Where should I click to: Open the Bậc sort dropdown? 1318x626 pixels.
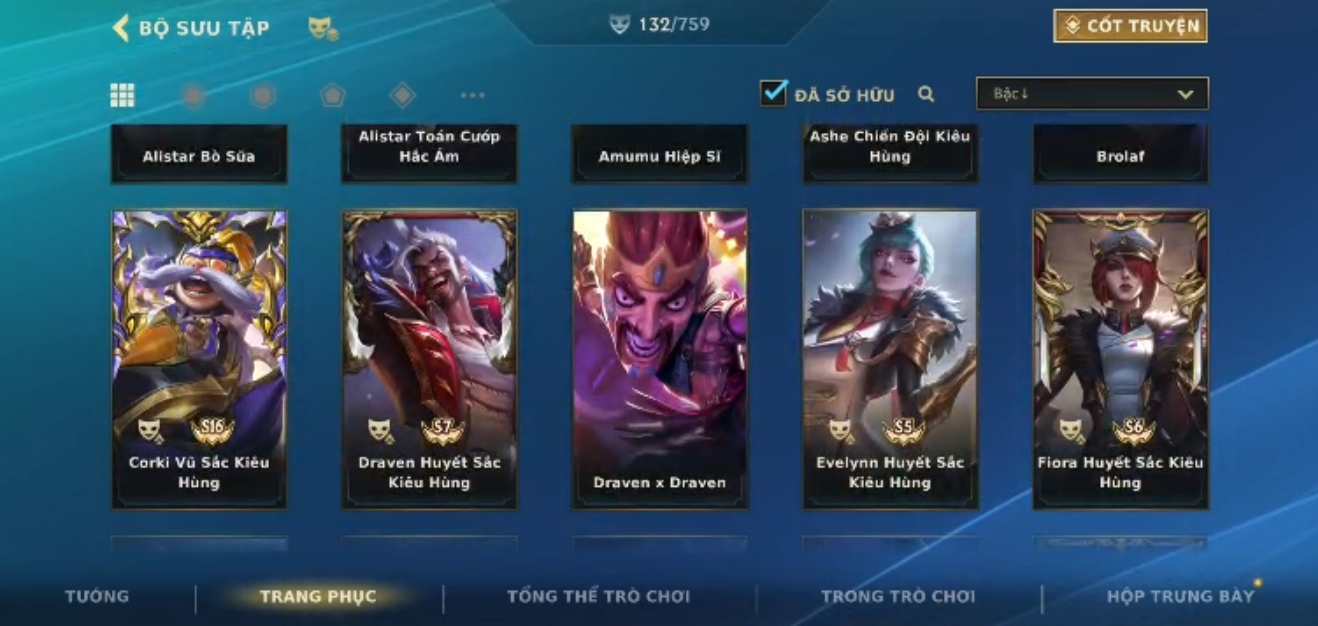coord(1092,94)
